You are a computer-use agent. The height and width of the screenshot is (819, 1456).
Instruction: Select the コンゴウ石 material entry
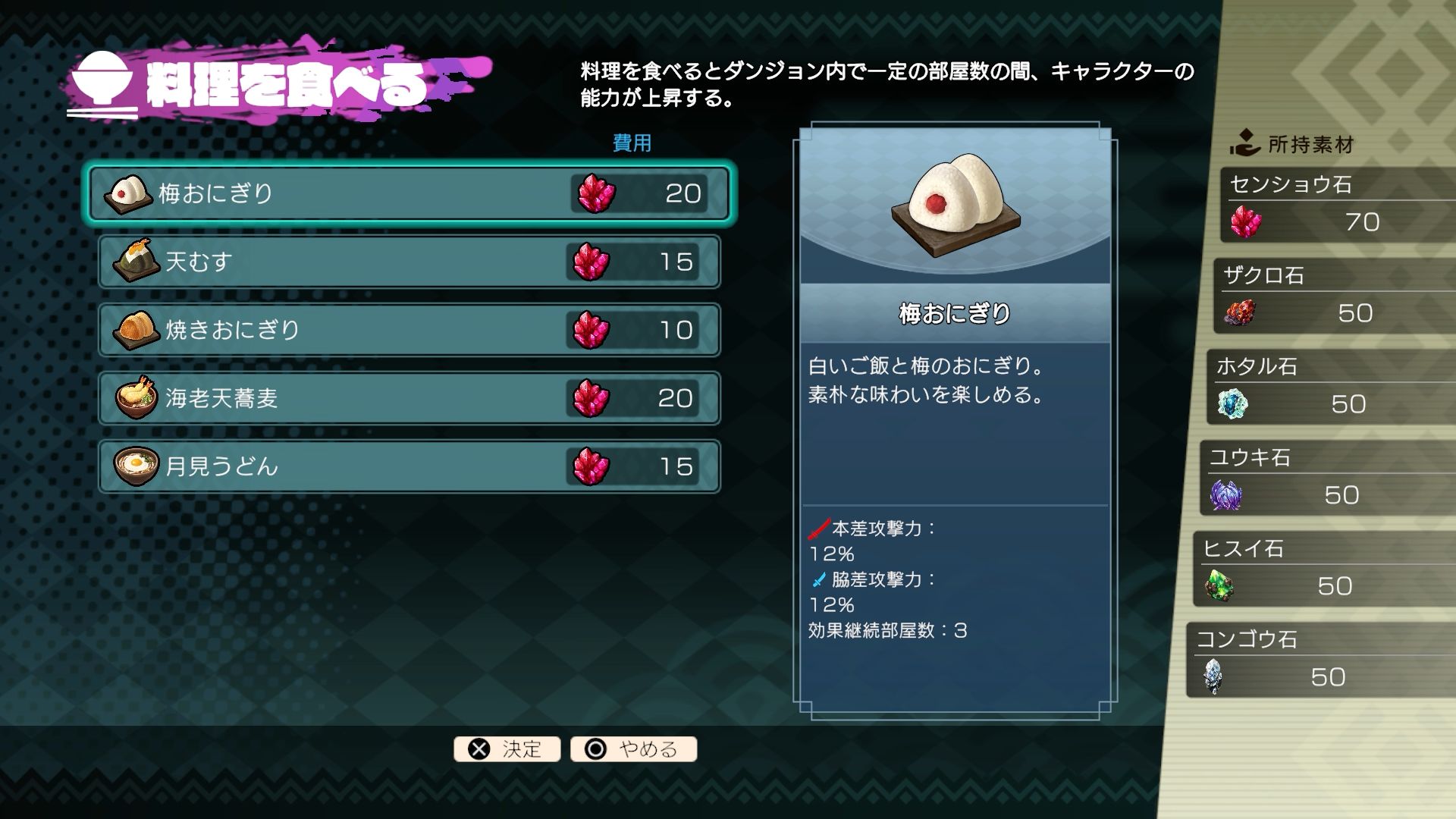point(1318,661)
